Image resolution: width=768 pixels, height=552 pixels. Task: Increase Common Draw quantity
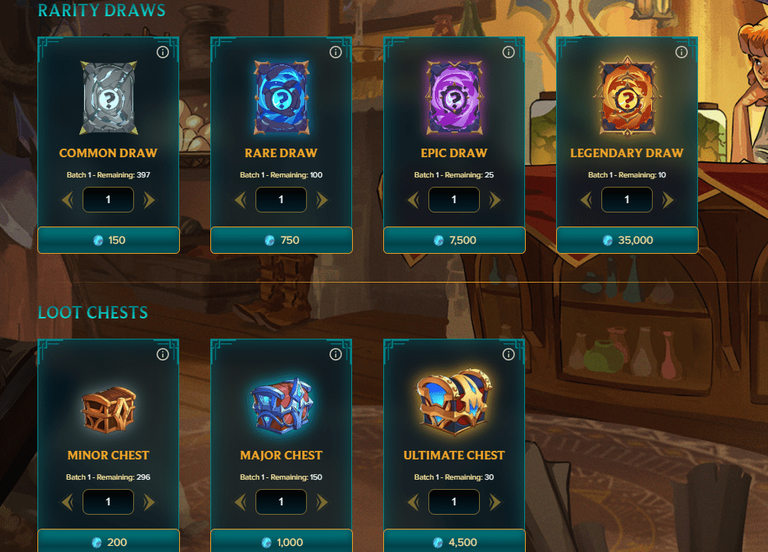point(149,200)
